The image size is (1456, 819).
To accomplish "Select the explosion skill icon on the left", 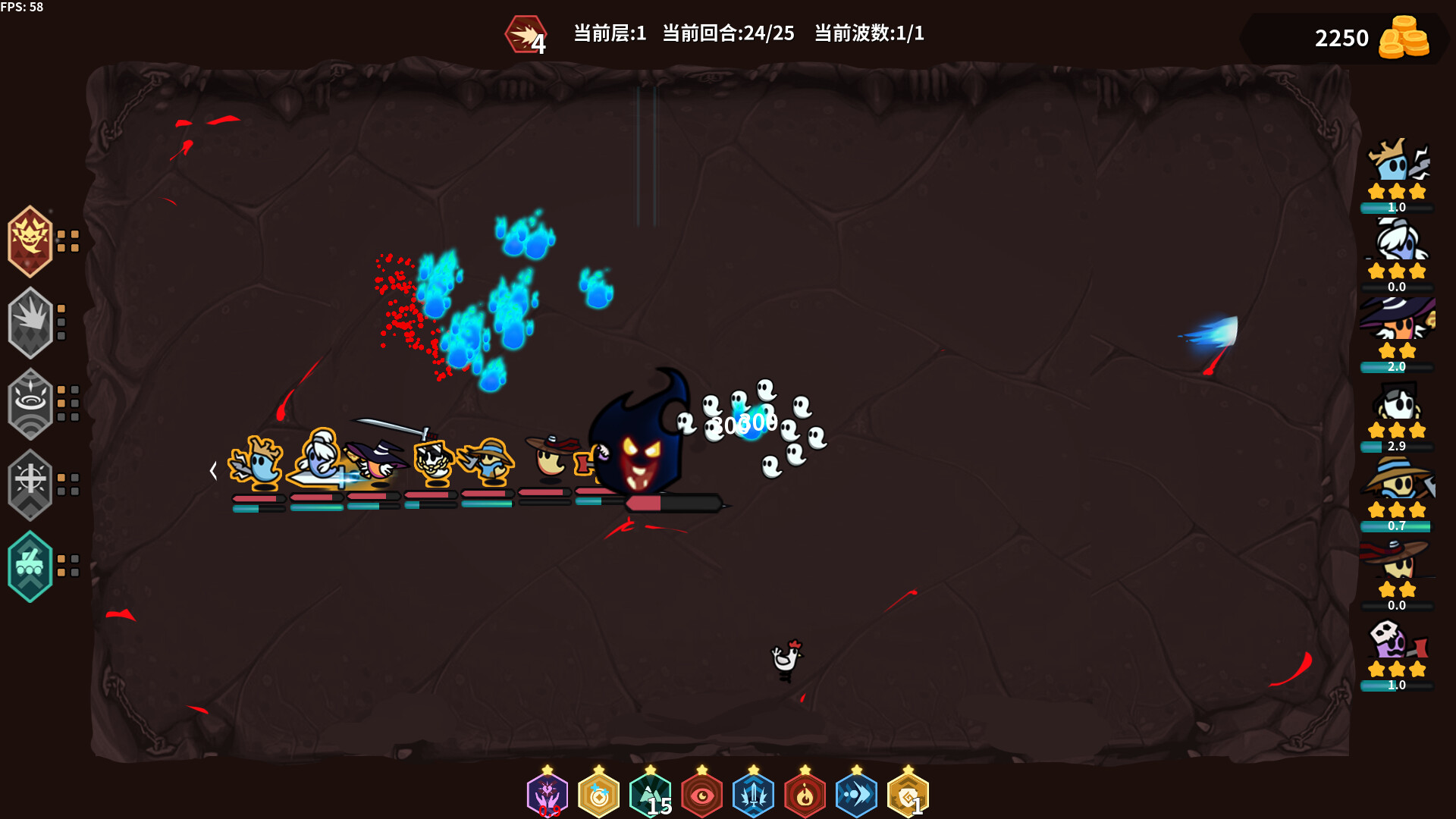I will click(30, 322).
